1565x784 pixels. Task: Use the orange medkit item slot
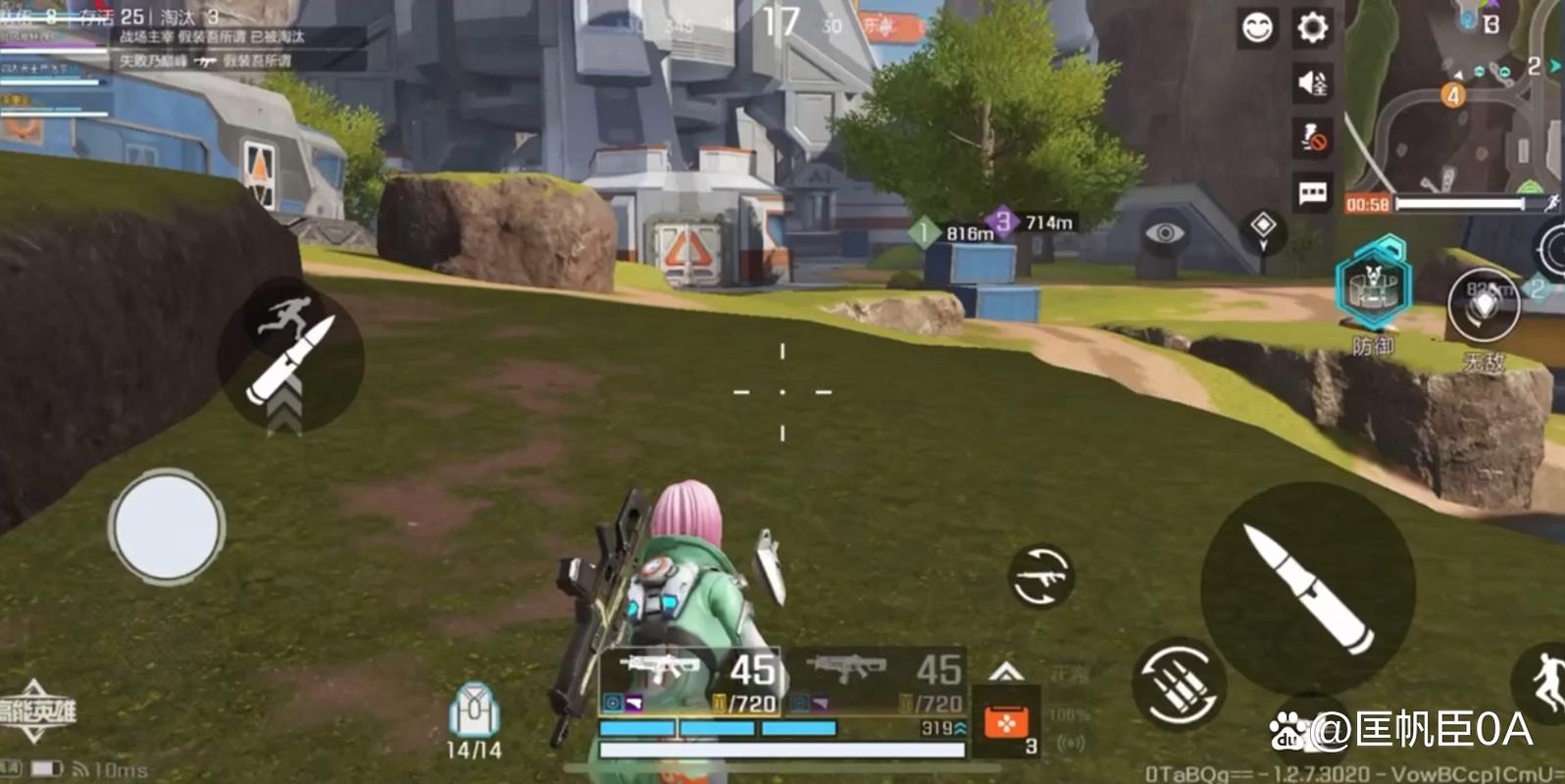[x=1006, y=725]
